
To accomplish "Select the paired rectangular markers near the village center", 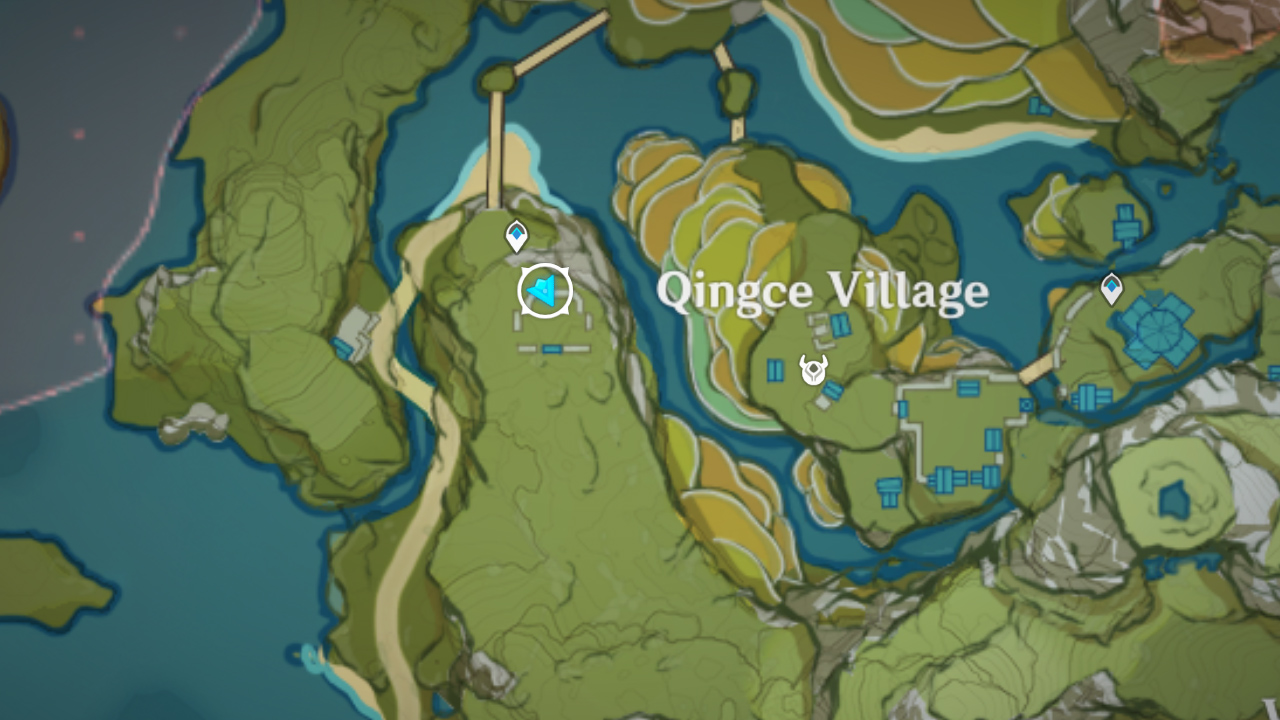I will click(x=968, y=387).
